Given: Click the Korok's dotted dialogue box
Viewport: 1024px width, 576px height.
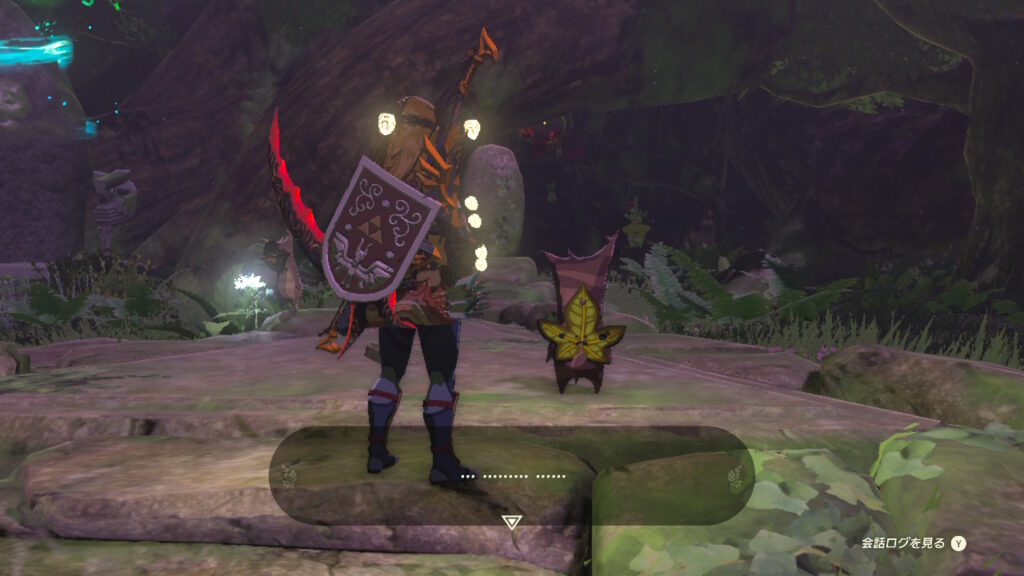Looking at the screenshot, I should click(x=512, y=475).
